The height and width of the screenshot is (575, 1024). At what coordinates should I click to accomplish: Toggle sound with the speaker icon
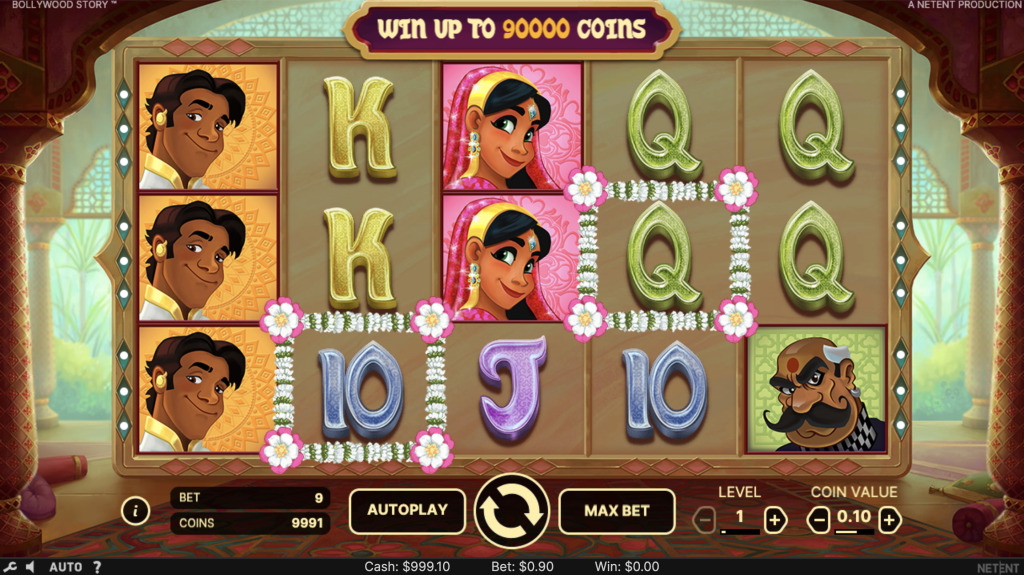31,567
